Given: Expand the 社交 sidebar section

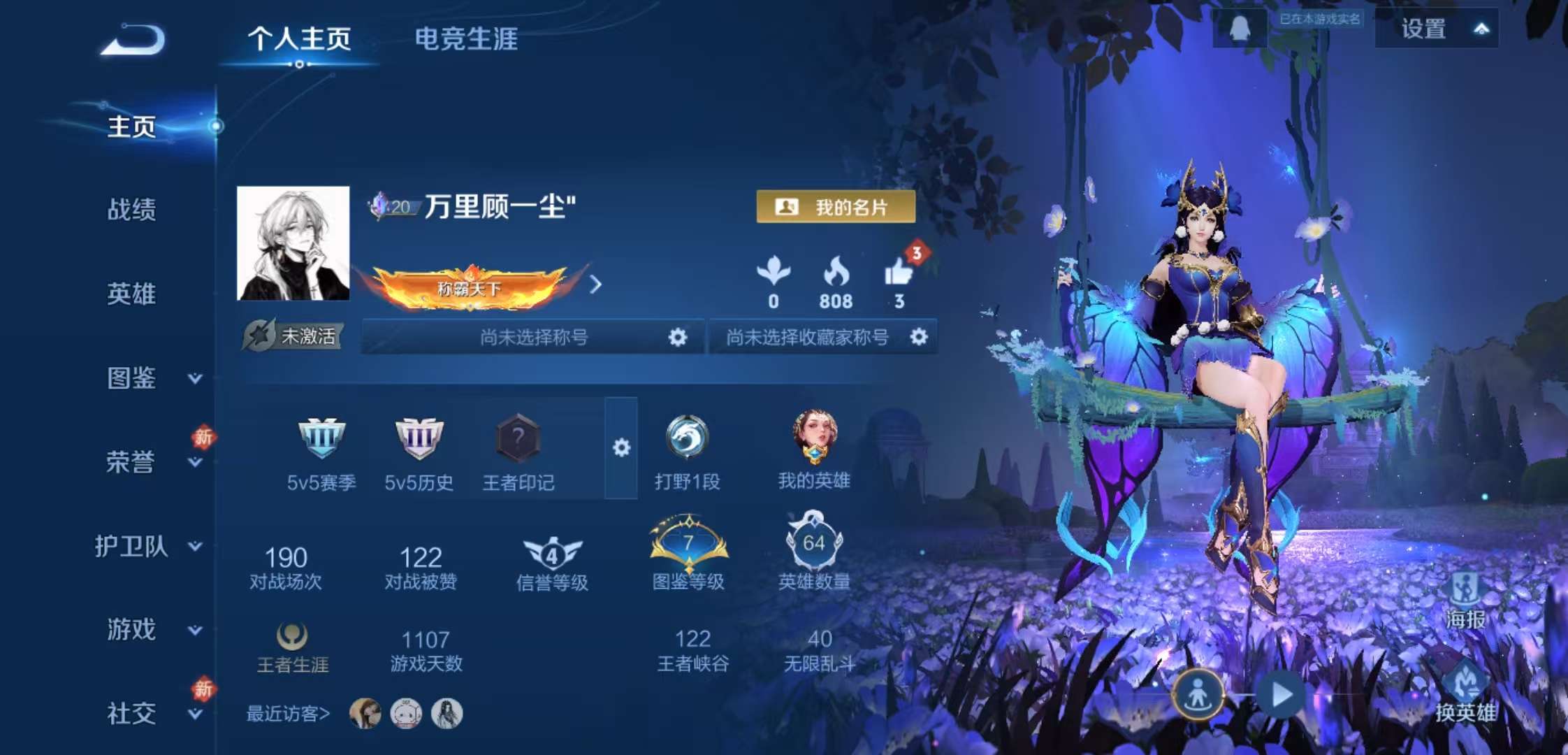Looking at the screenshot, I should pyautogui.click(x=130, y=714).
